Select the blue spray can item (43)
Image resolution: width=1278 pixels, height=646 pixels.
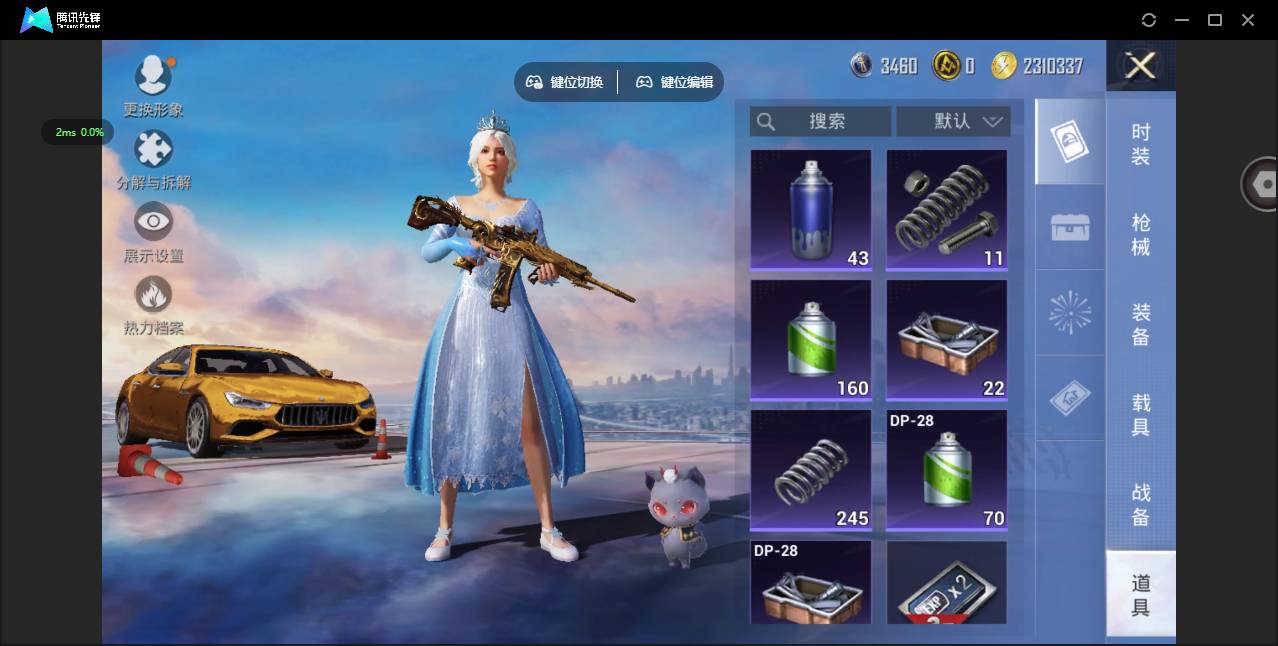tap(811, 210)
